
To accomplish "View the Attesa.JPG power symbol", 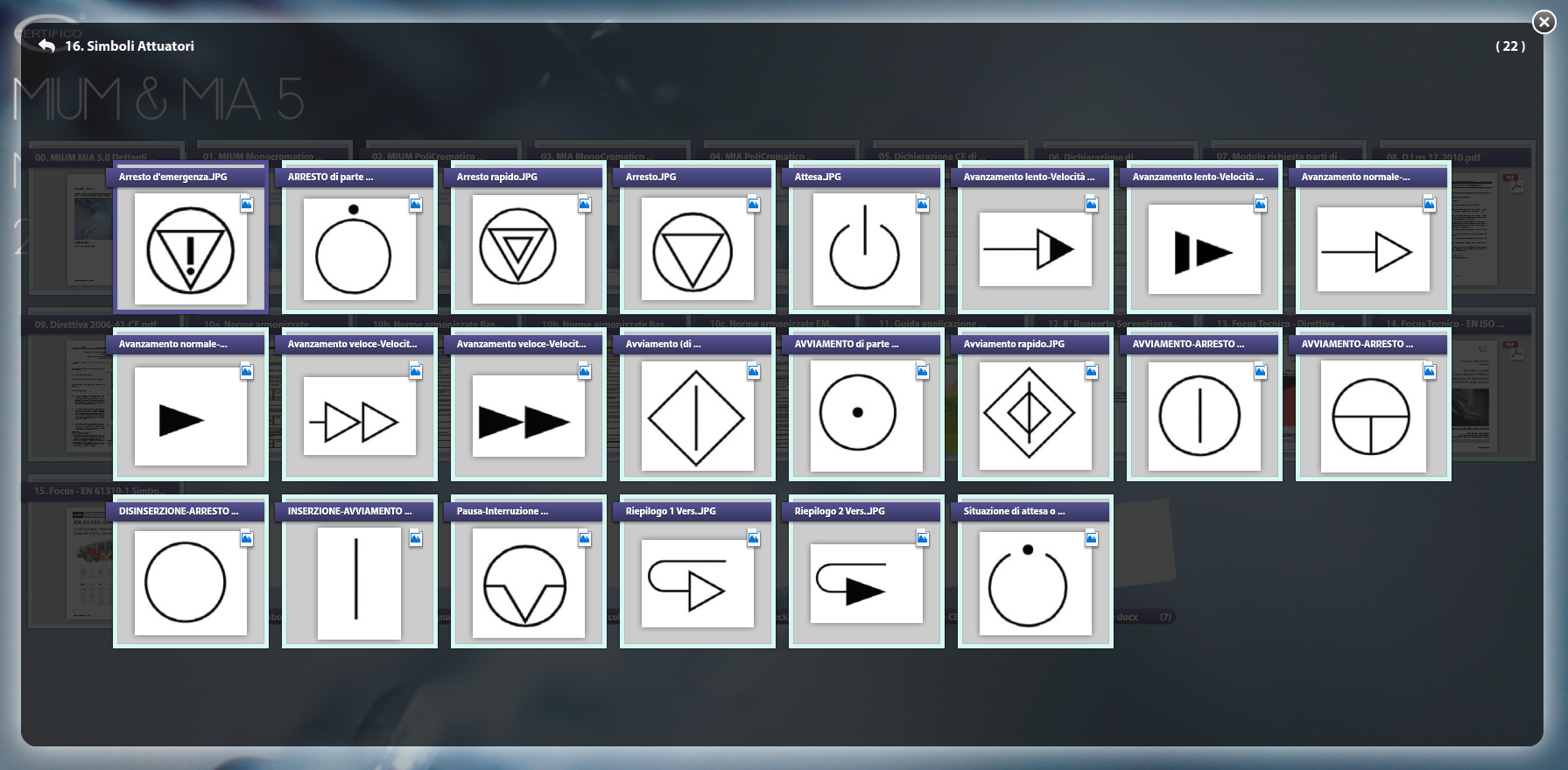I will pos(866,249).
